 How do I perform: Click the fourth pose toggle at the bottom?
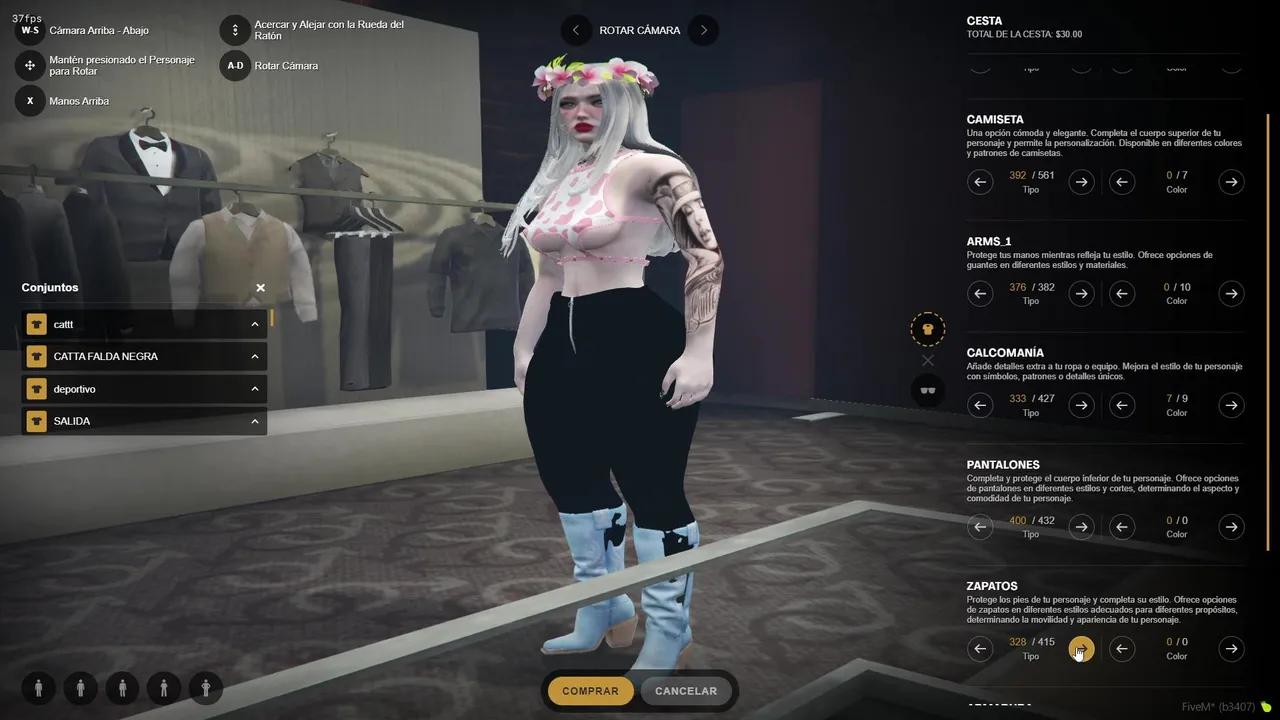(x=164, y=688)
